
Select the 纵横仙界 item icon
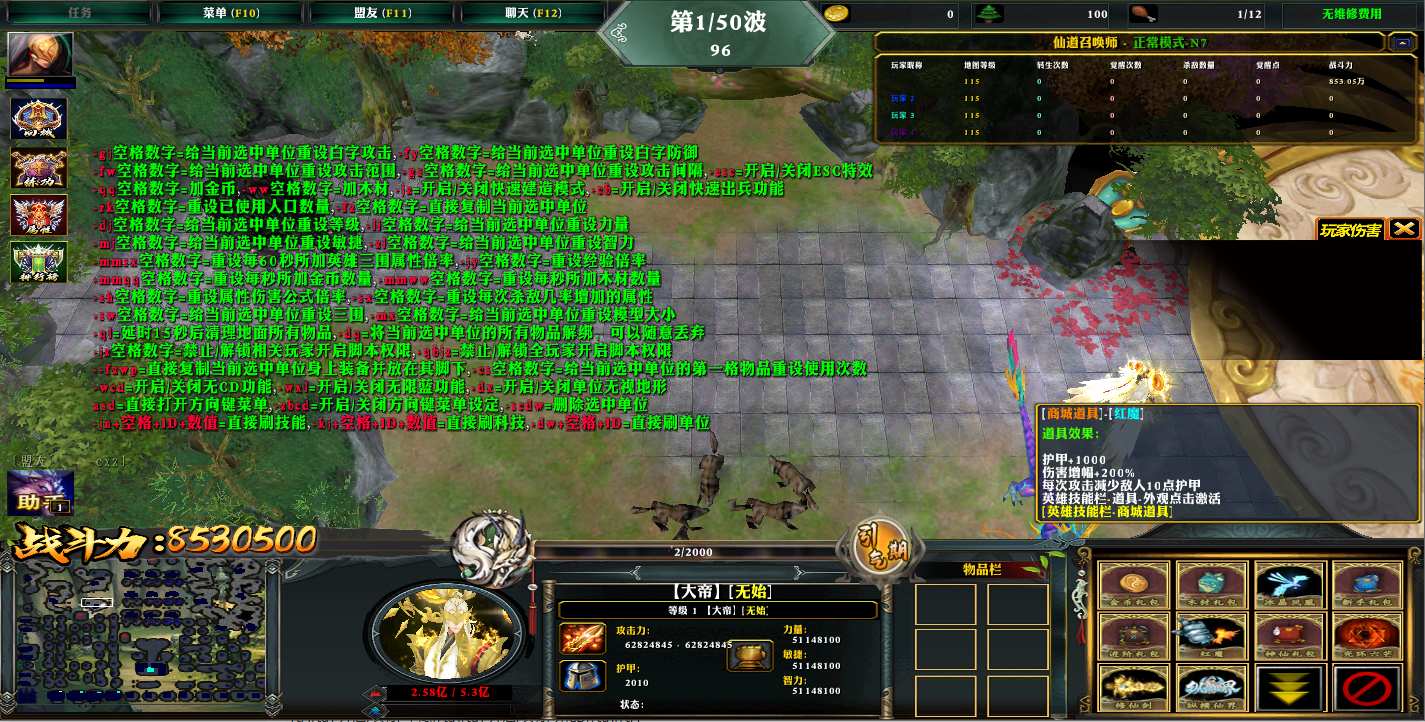pos(1210,689)
